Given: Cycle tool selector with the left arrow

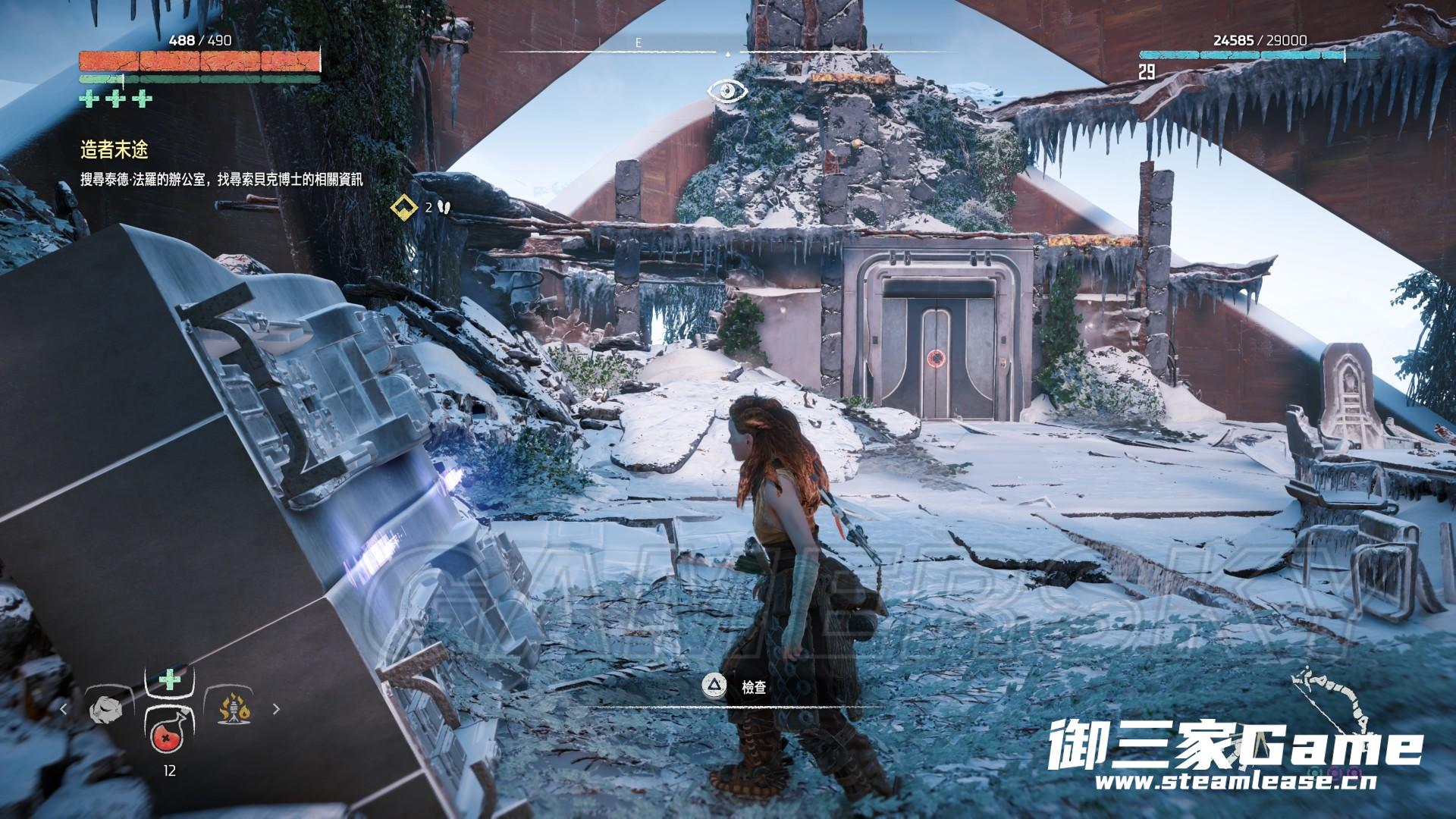Looking at the screenshot, I should [x=64, y=710].
